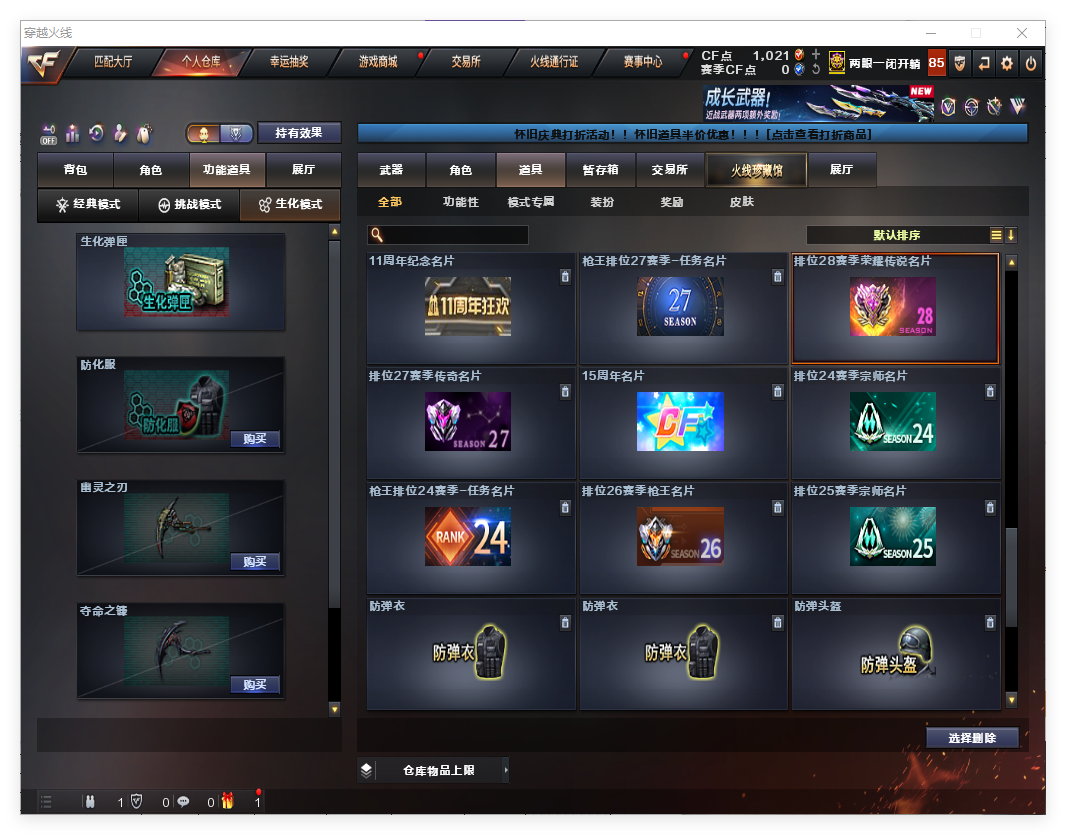Show the 皮肤 skins category
The width and height of the screenshot is (1066, 835).
pos(742,202)
